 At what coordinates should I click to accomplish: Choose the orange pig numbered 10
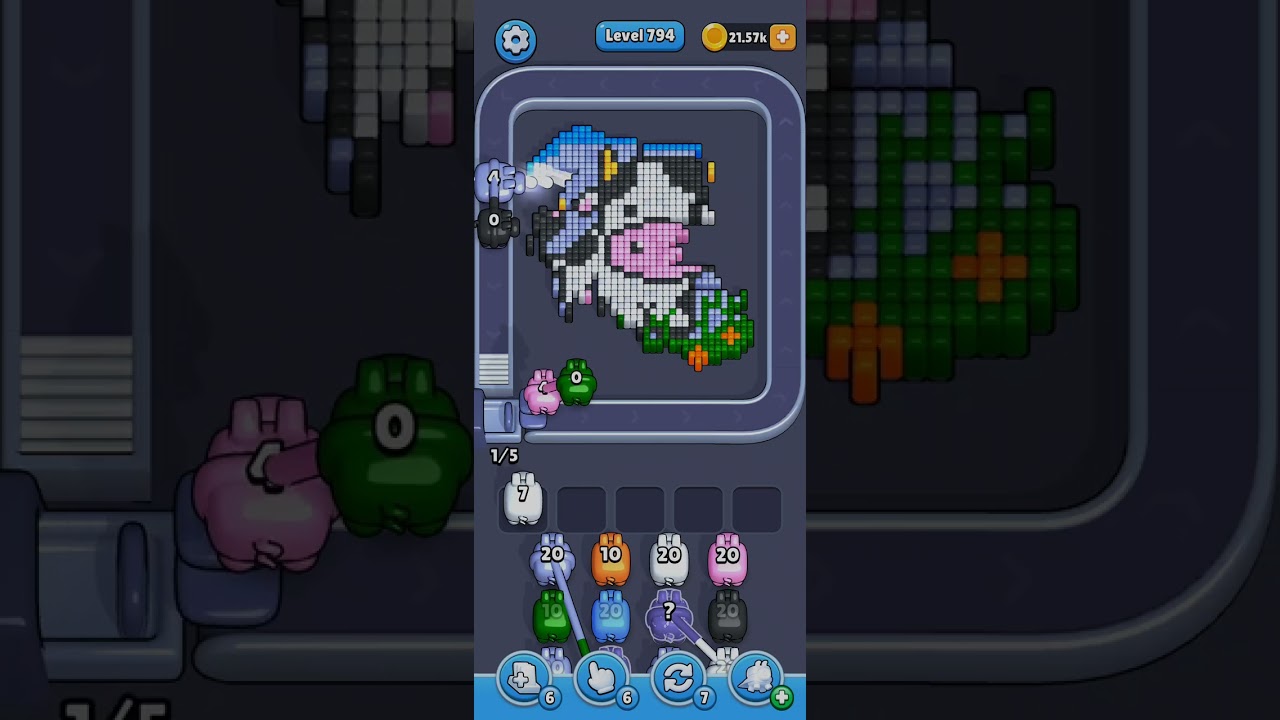(x=610, y=562)
